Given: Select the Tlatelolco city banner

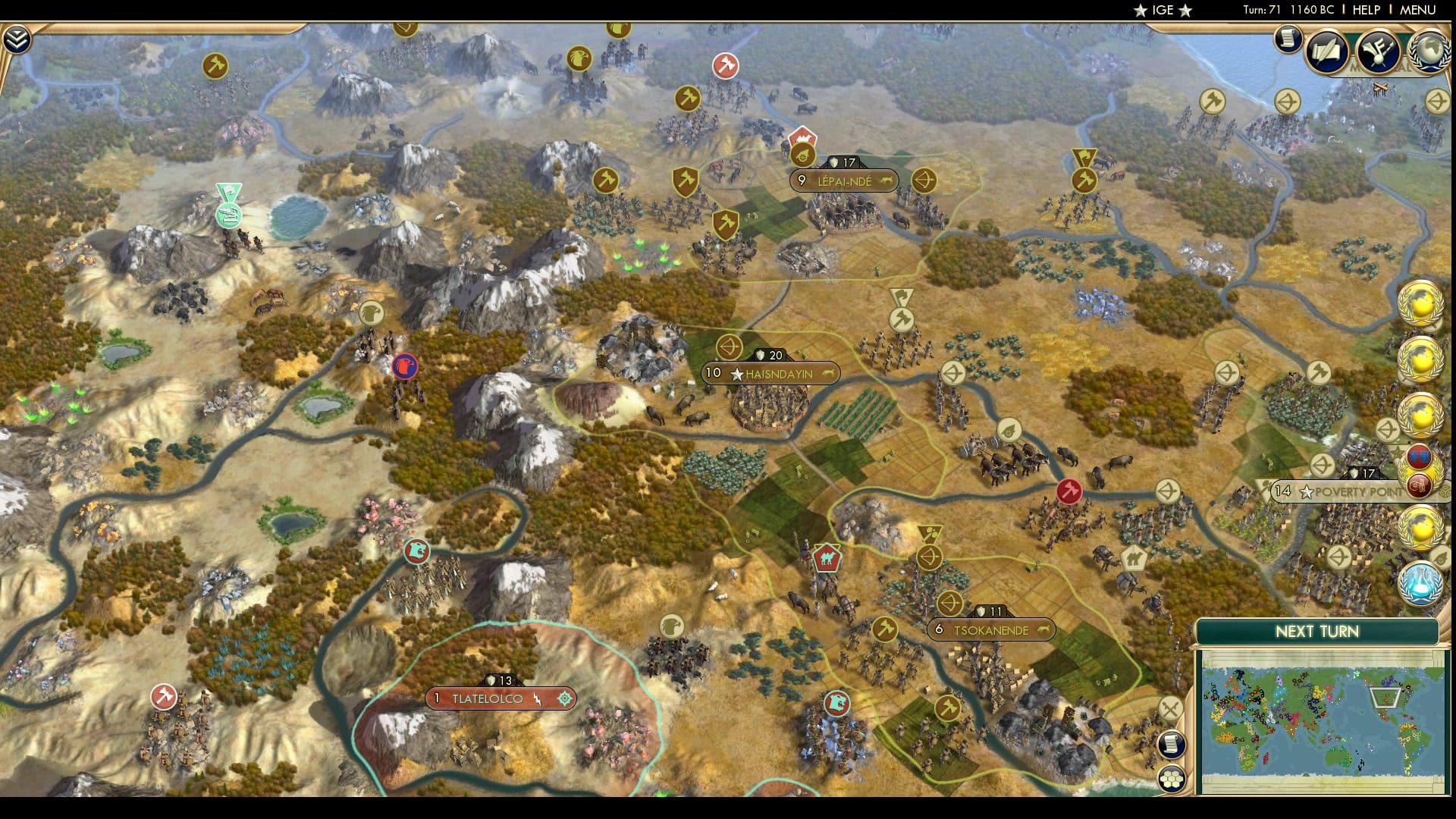Looking at the screenshot, I should [x=497, y=697].
